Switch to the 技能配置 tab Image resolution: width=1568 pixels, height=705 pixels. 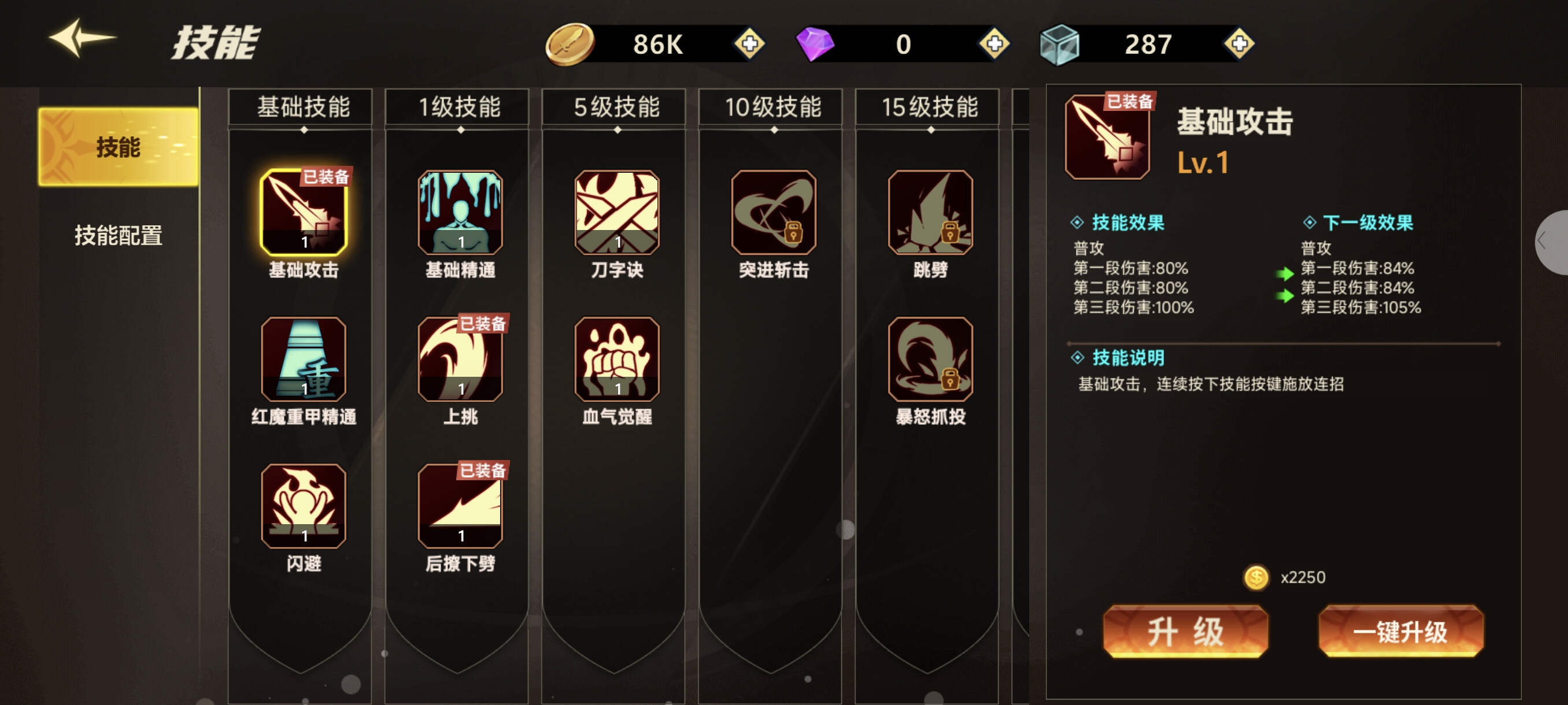[x=119, y=238]
